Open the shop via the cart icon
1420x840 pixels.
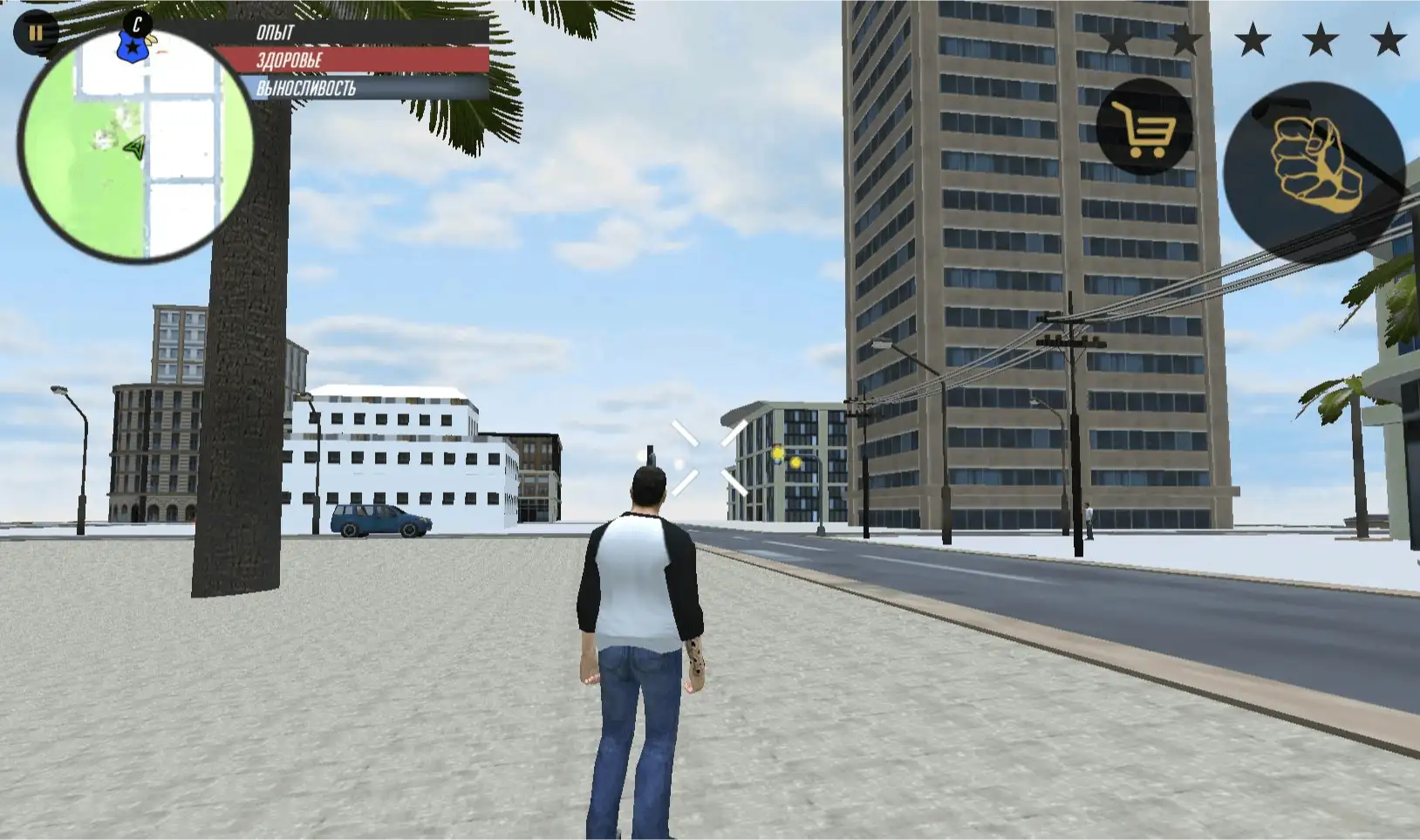tap(1144, 128)
